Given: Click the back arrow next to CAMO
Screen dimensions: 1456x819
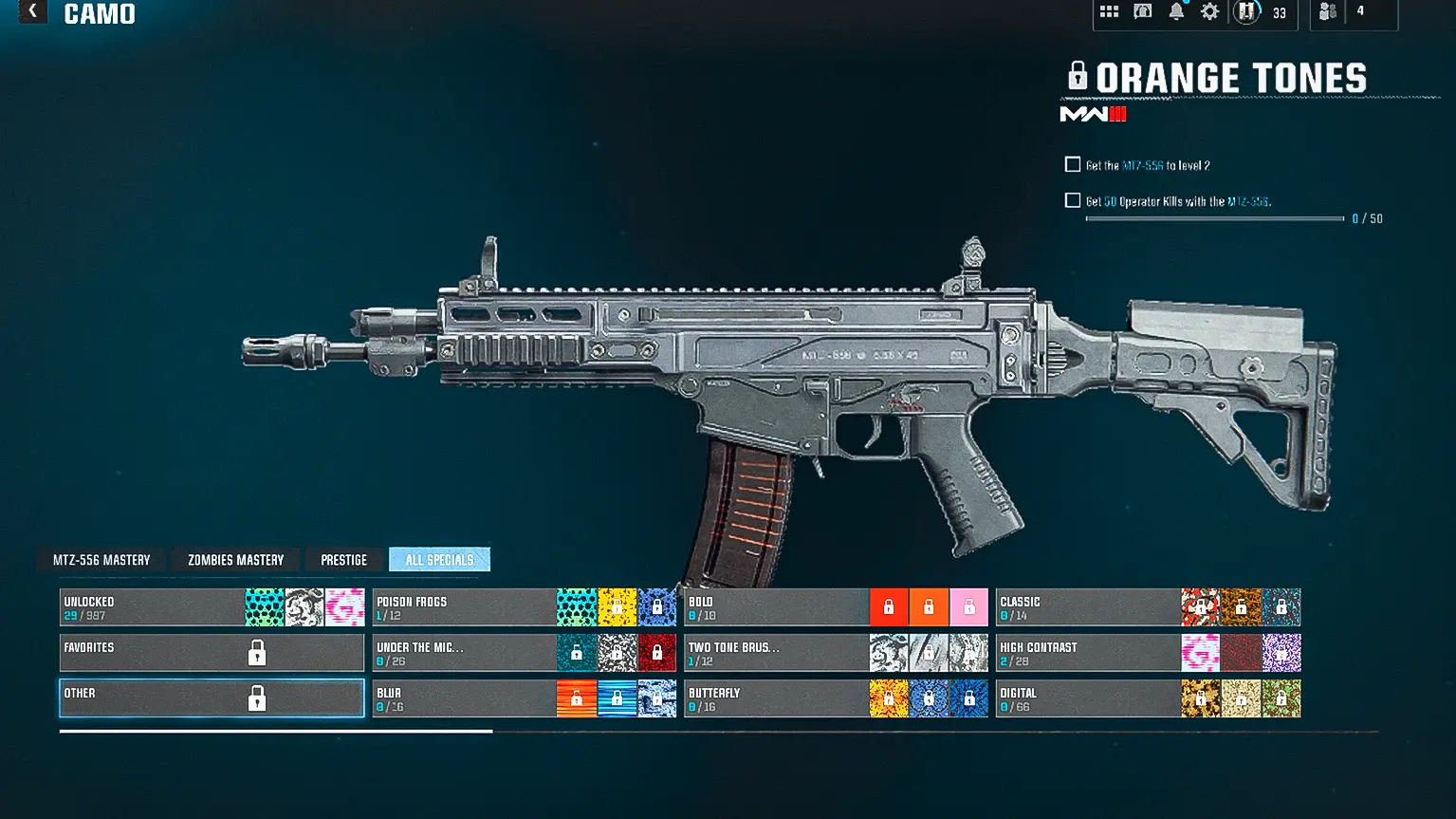Looking at the screenshot, I should tap(31, 12).
